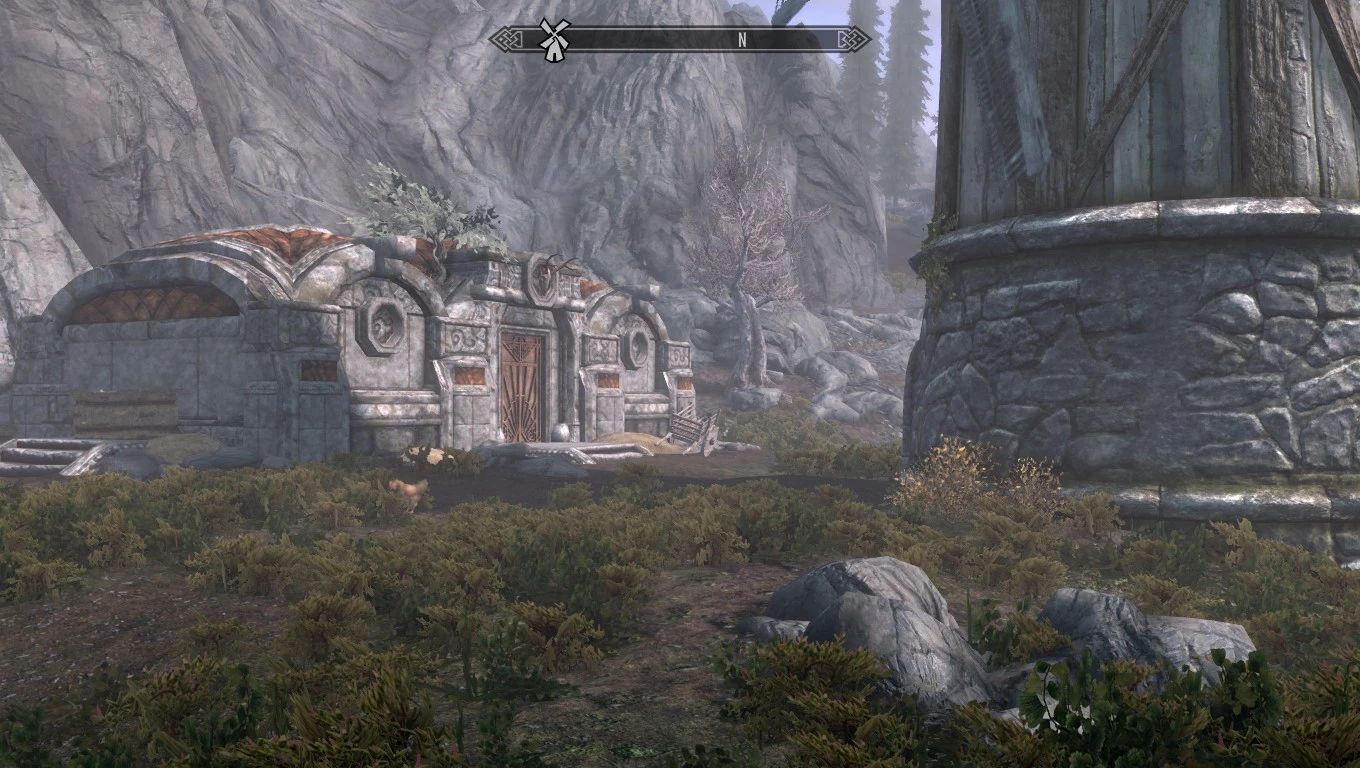The image size is (1360, 768).
Task: Click the windmill marker on the compass
Action: click(551, 39)
